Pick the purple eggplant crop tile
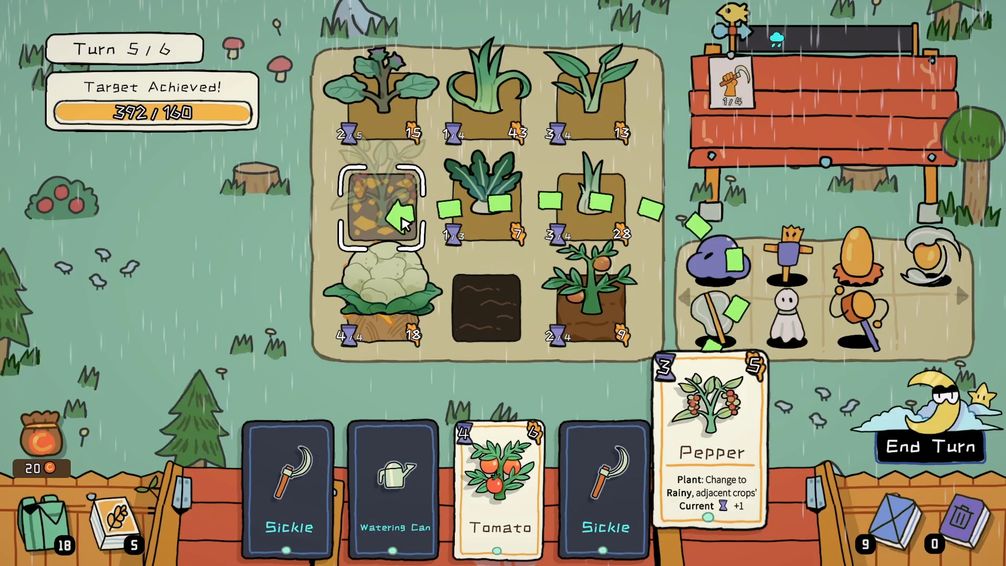The height and width of the screenshot is (566, 1006). pos(380,92)
